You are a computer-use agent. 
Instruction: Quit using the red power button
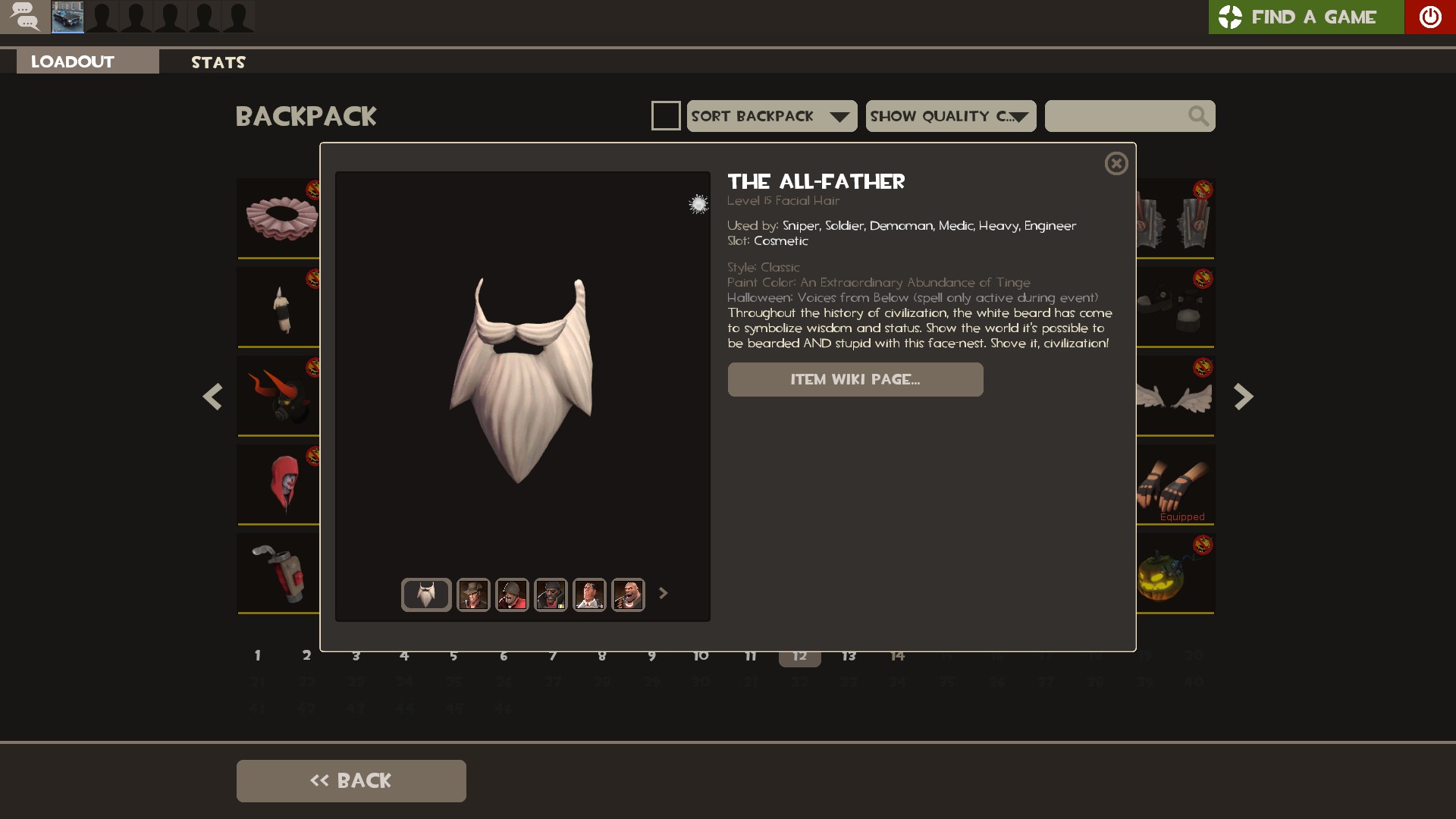[1430, 17]
